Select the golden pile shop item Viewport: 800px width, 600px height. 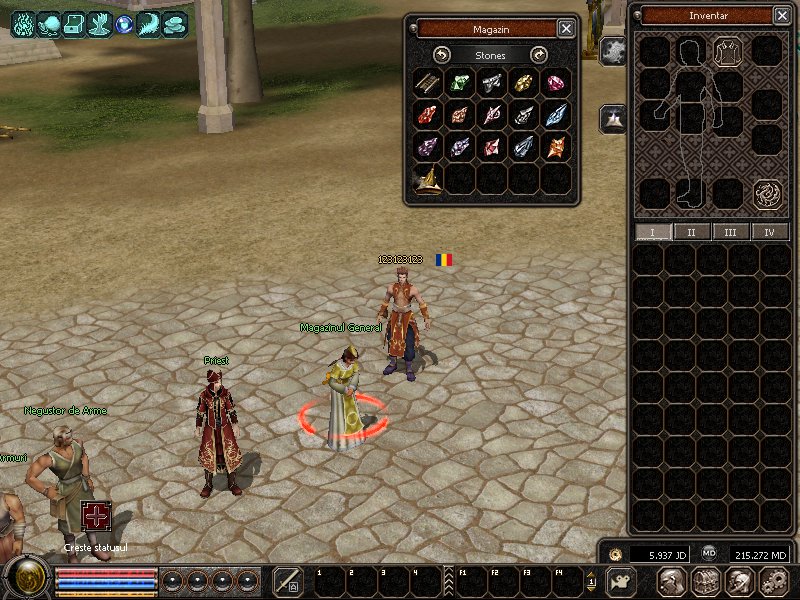coord(428,180)
